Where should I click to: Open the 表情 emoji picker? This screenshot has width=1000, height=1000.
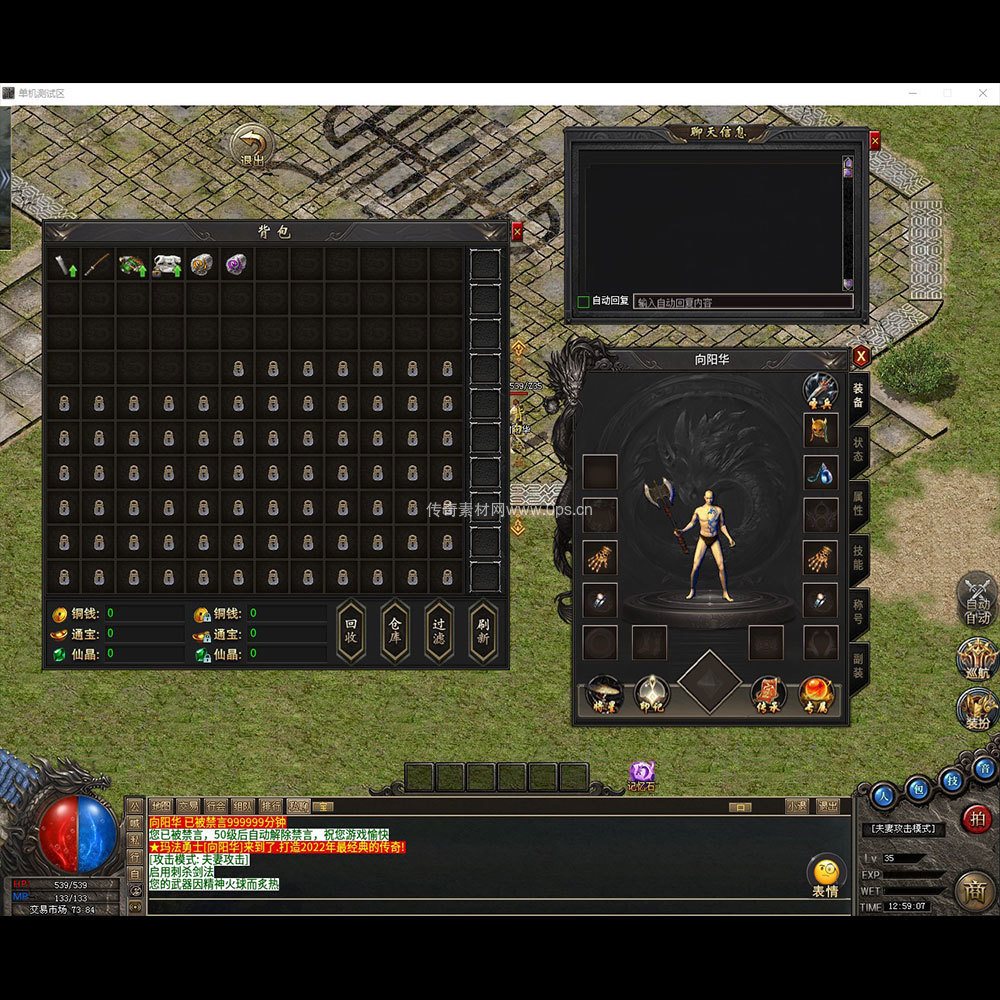click(825, 875)
